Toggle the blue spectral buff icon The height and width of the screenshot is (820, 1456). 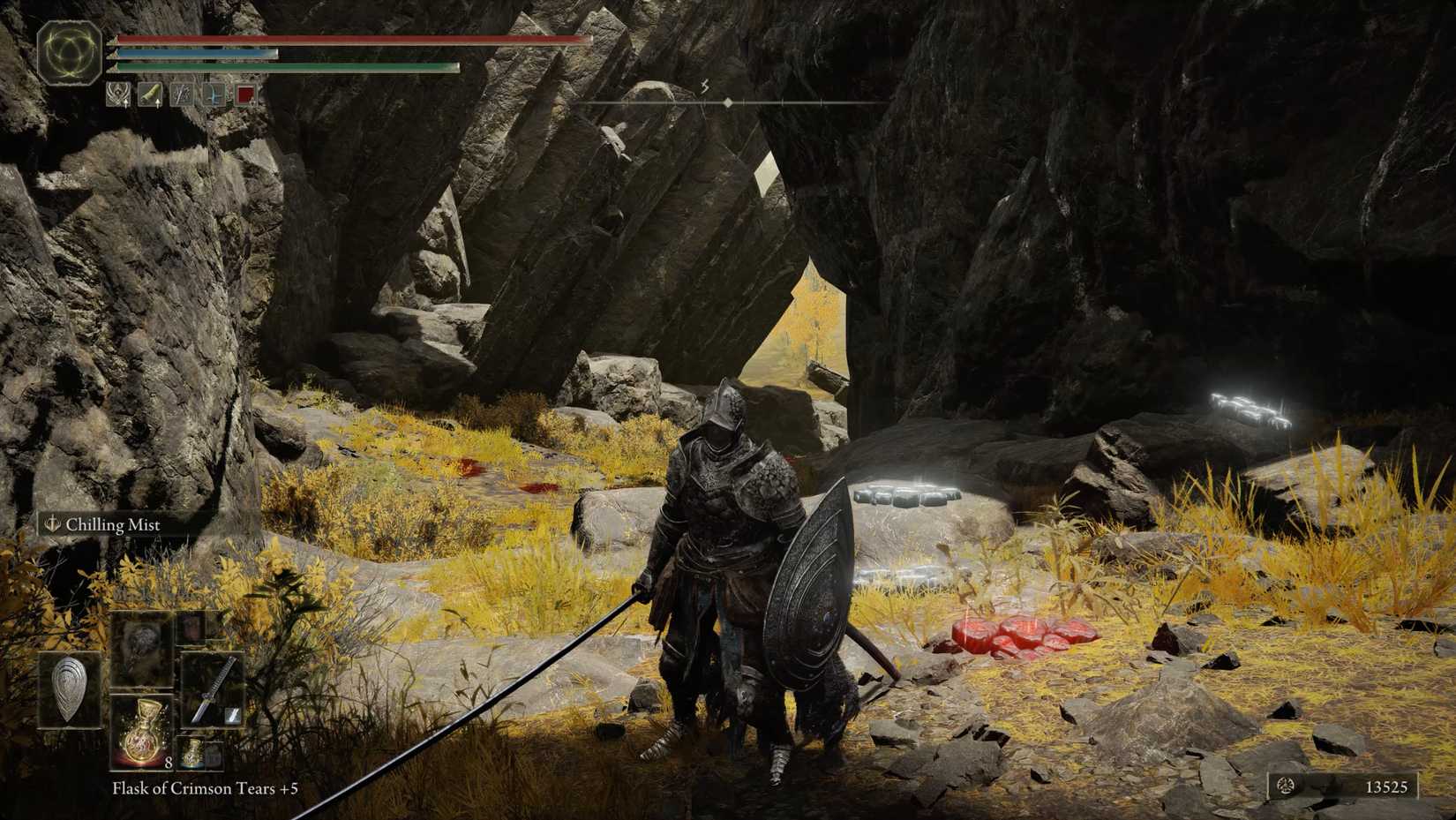pos(214,95)
